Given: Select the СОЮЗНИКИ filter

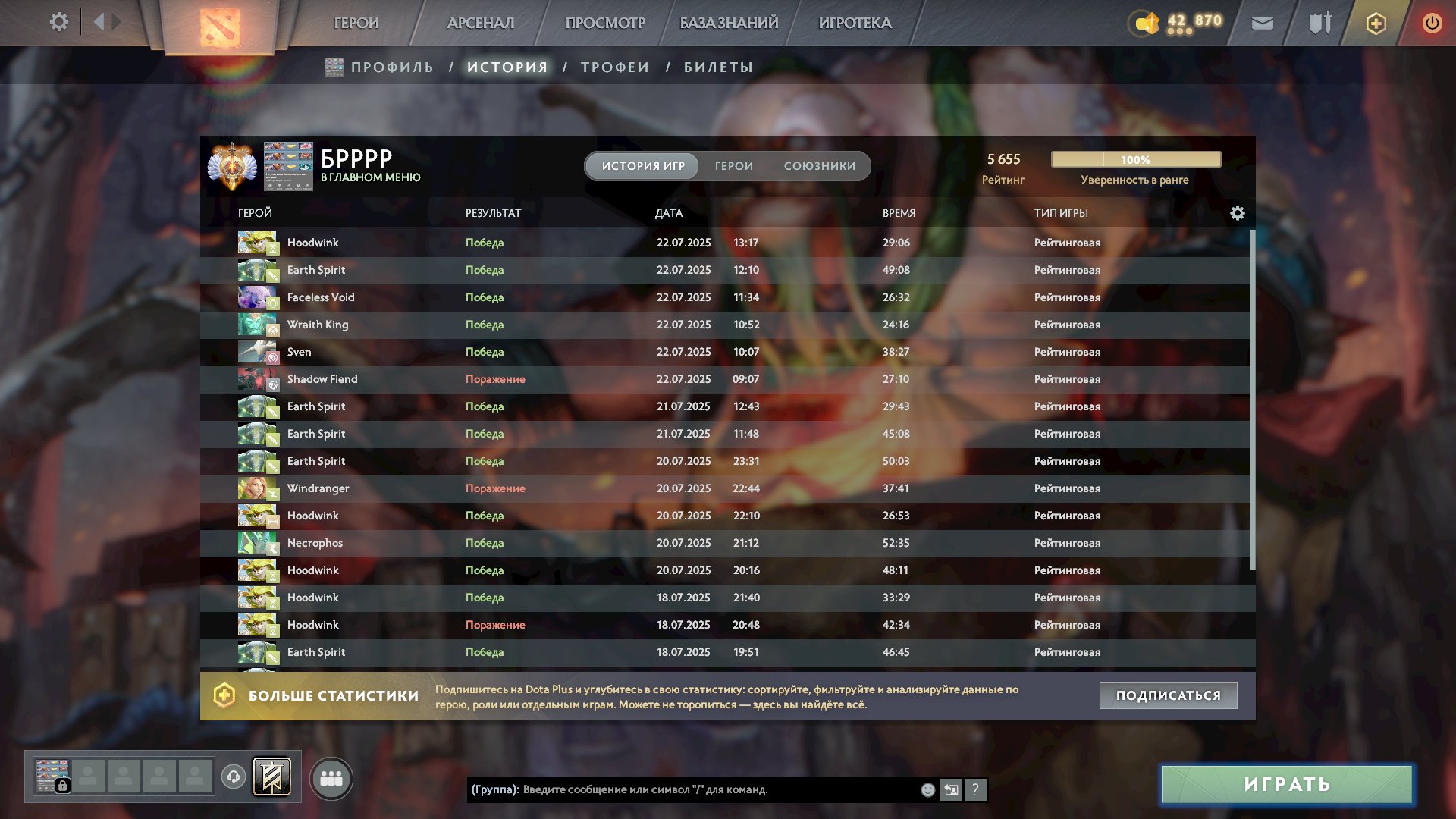Looking at the screenshot, I should click(x=820, y=165).
